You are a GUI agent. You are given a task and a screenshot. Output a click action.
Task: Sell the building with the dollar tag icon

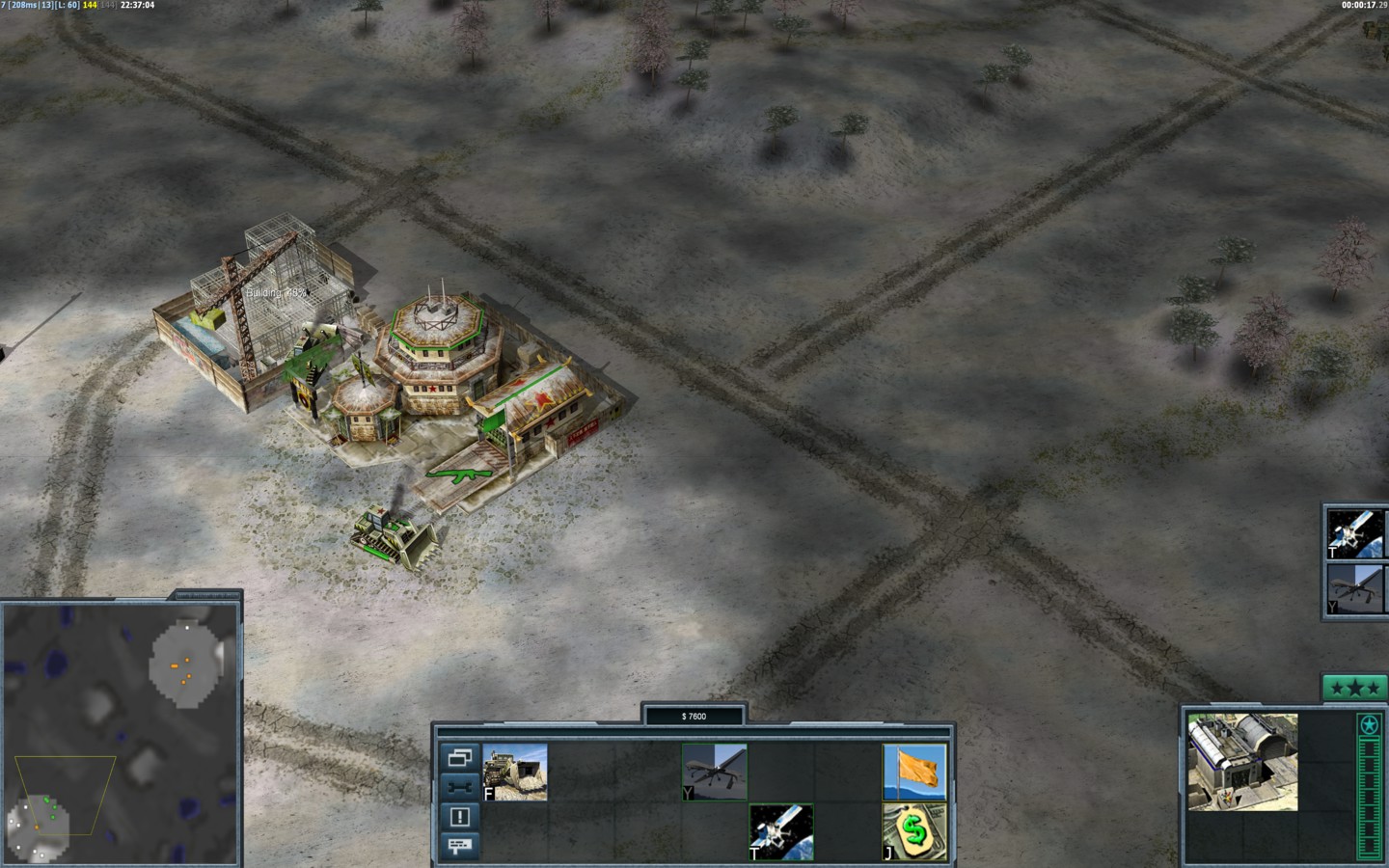914,831
